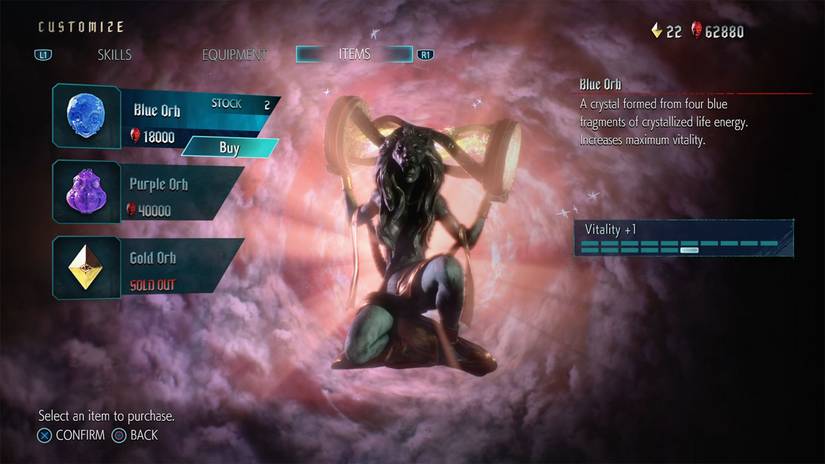825x464 pixels.
Task: Buy the Blue Orb
Action: (x=229, y=148)
